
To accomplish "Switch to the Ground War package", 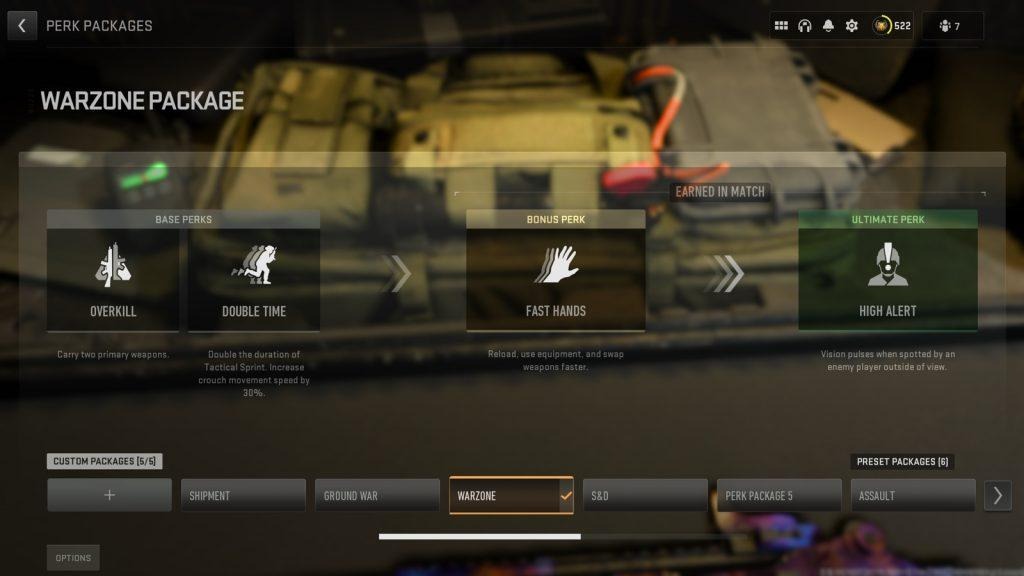I will [377, 495].
